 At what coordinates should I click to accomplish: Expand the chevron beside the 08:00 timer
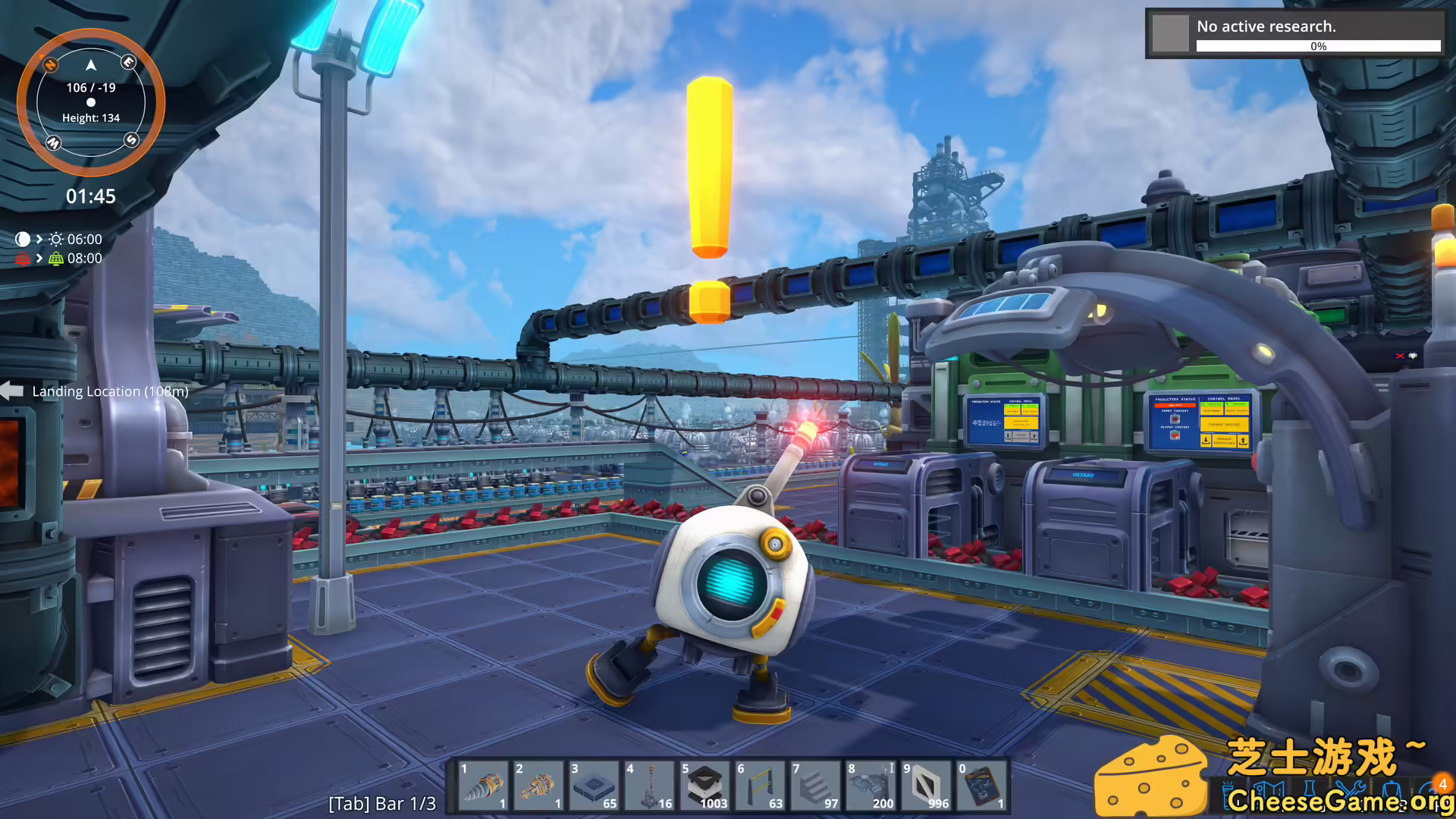tap(39, 259)
